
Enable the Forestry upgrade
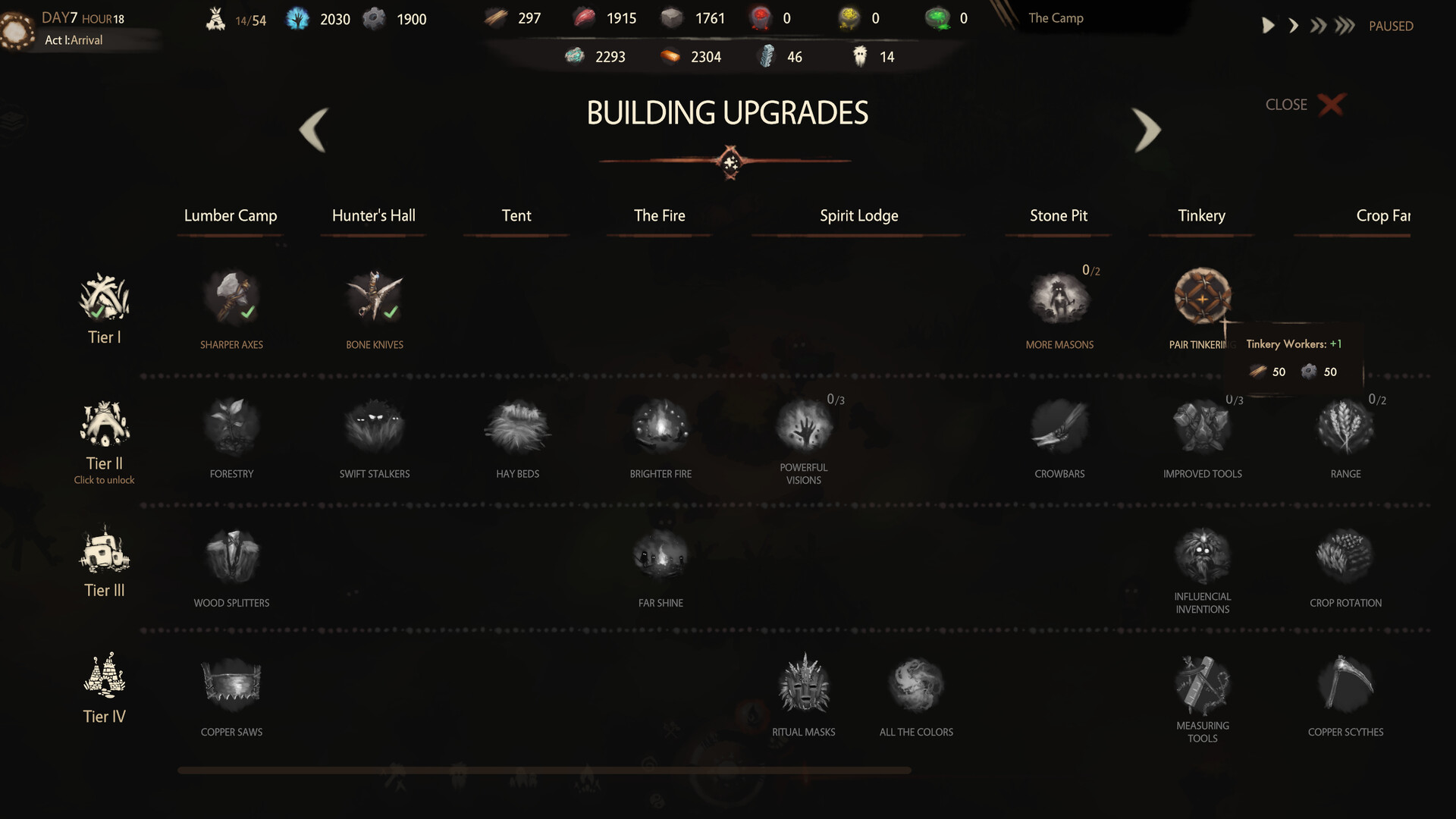click(231, 427)
